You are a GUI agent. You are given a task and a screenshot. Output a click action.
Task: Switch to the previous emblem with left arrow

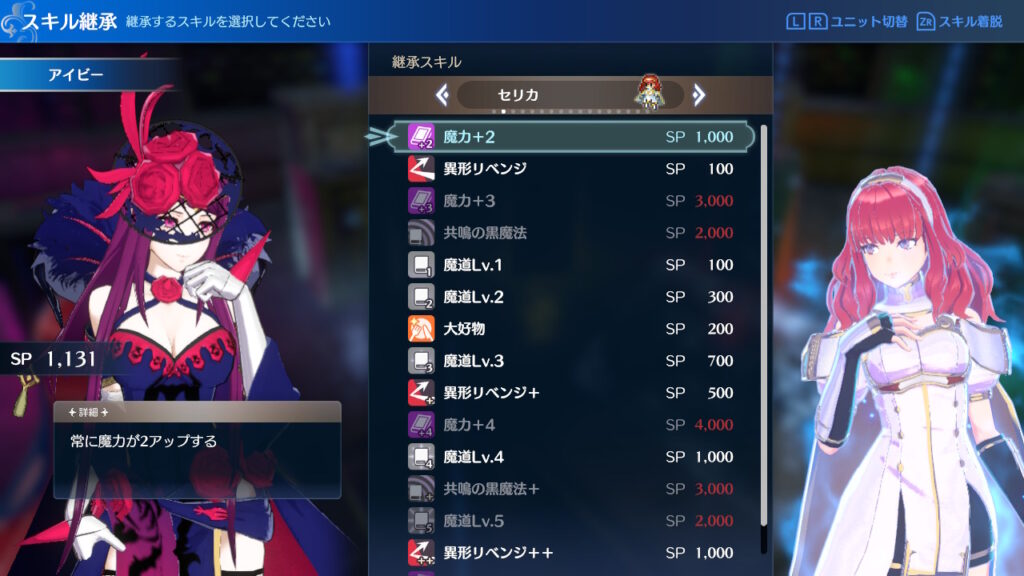point(441,95)
